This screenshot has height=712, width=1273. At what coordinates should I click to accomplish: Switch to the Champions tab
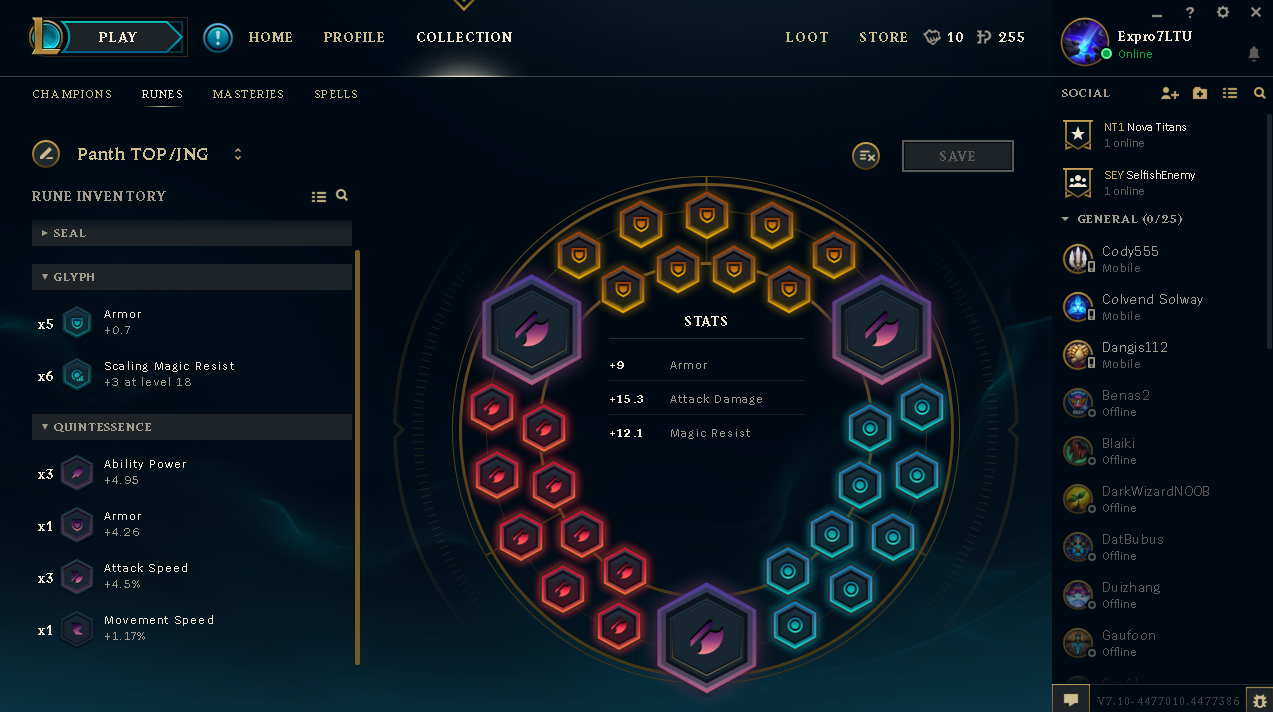pos(72,94)
